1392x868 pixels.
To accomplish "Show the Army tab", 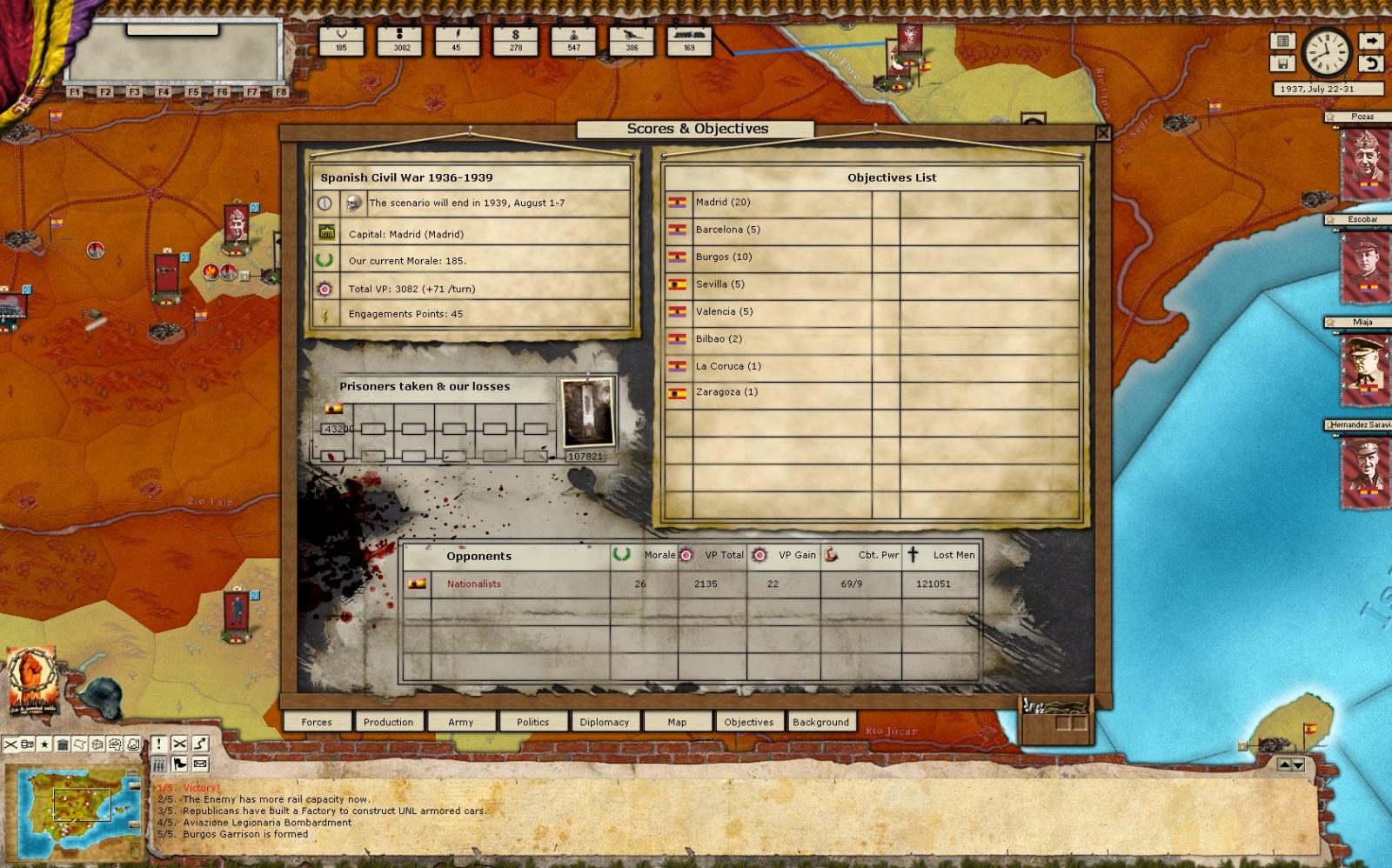I will 460,722.
